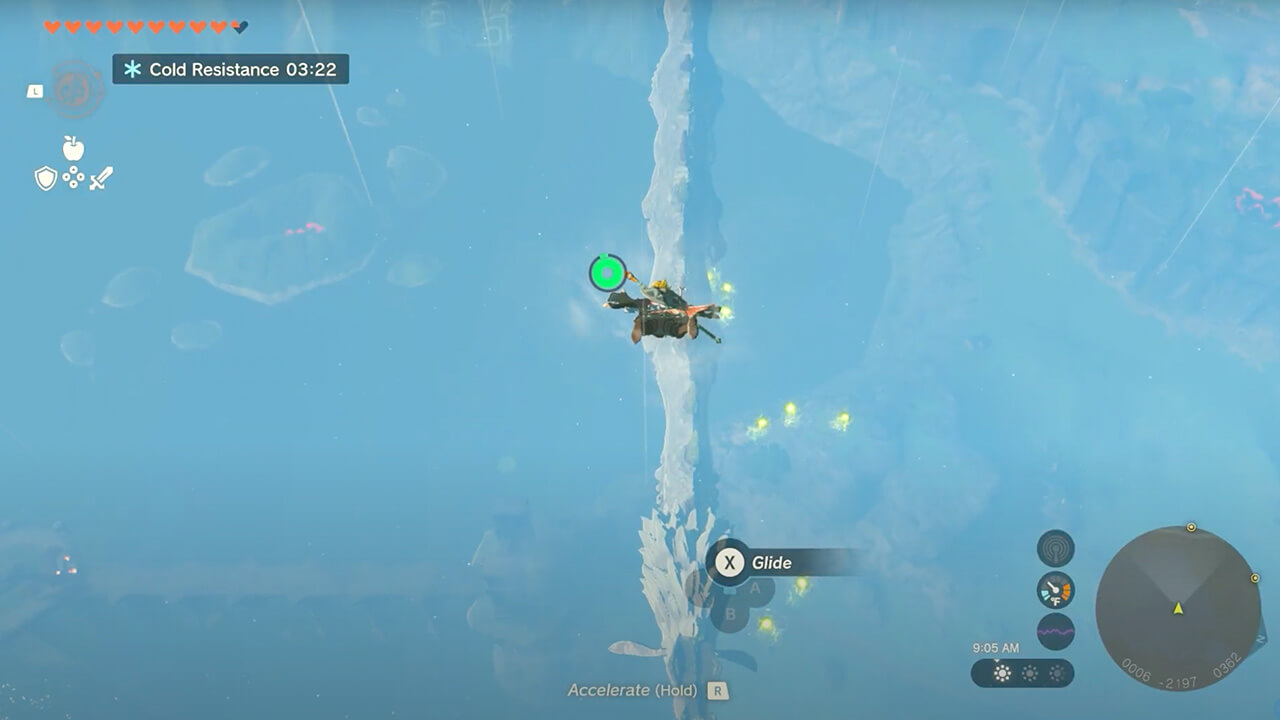Click the N compass marker on minimap
The width and height of the screenshot is (1280, 720).
[1261, 638]
